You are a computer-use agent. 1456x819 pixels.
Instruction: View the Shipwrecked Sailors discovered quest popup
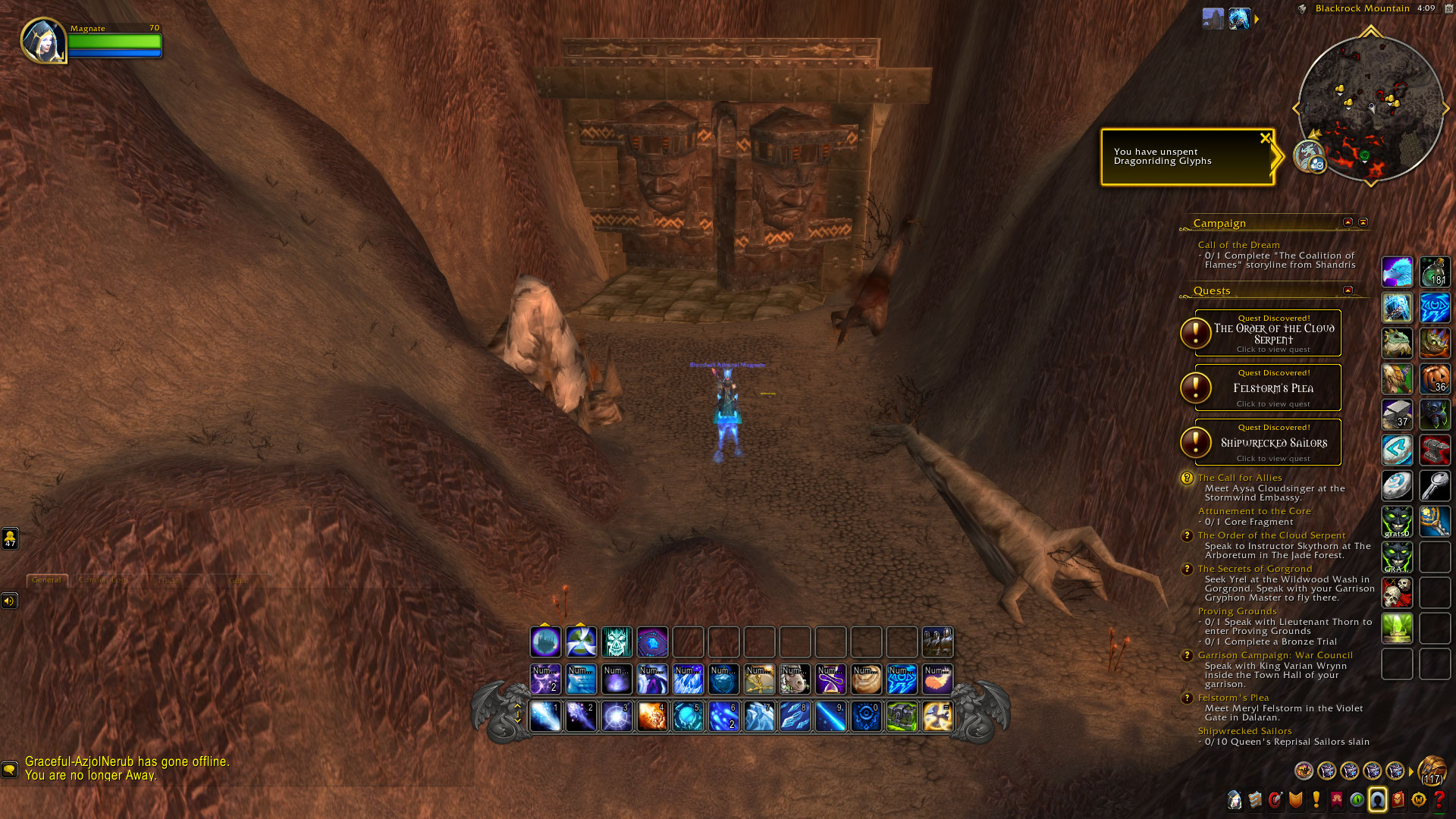1273,443
